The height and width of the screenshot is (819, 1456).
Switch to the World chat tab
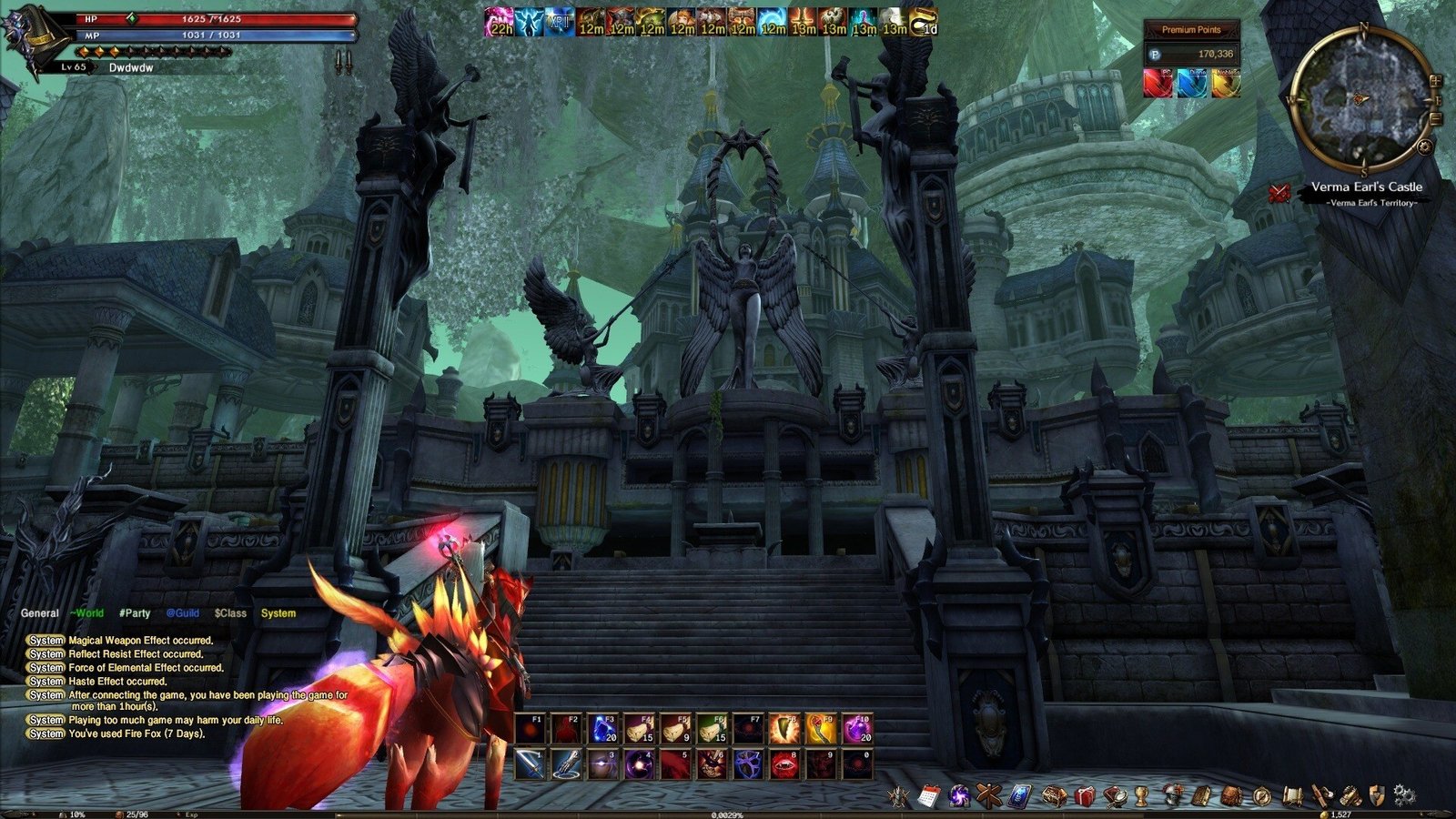(x=87, y=613)
